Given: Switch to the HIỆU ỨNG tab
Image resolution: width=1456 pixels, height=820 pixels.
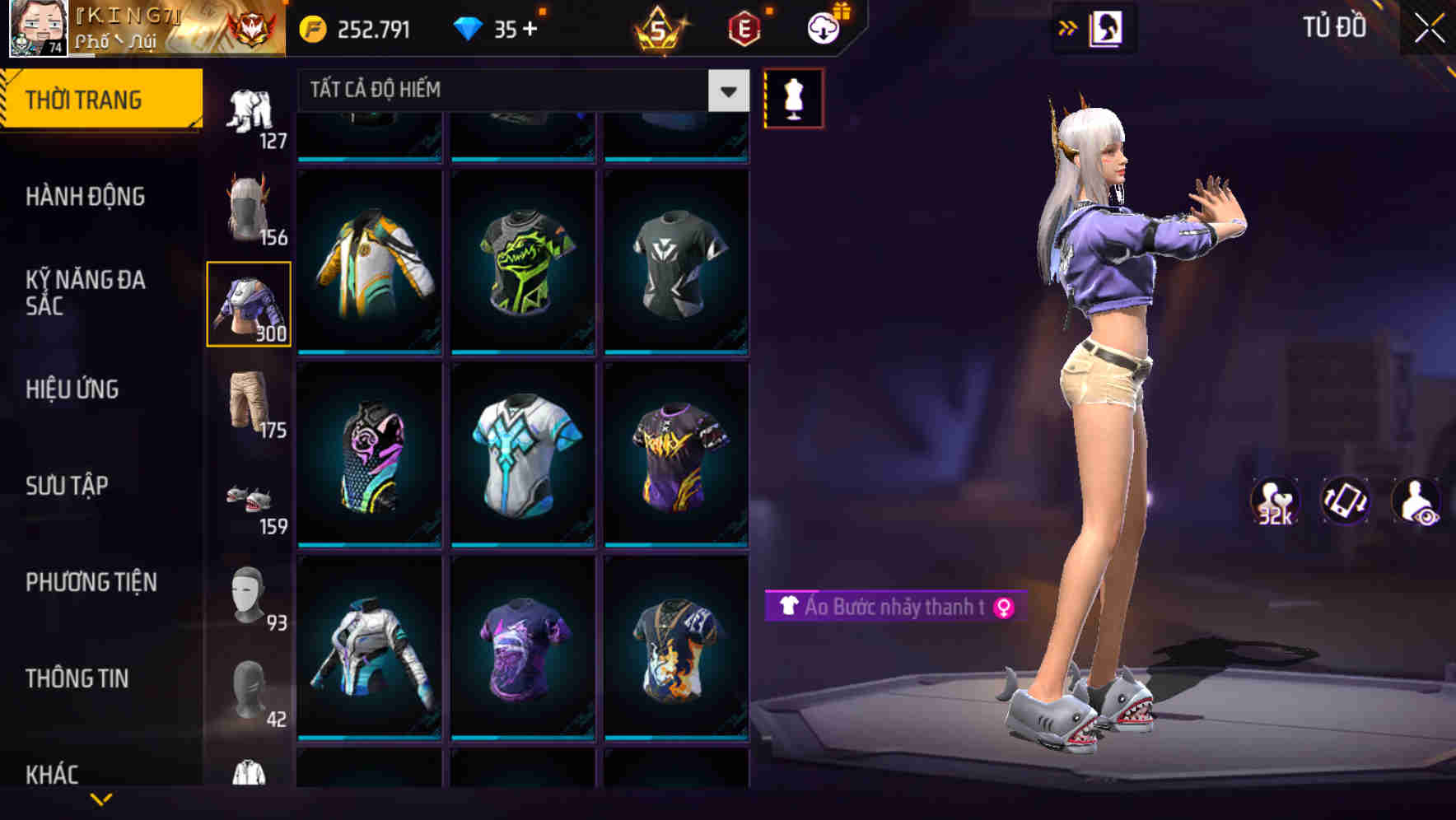Looking at the screenshot, I should tap(74, 389).
